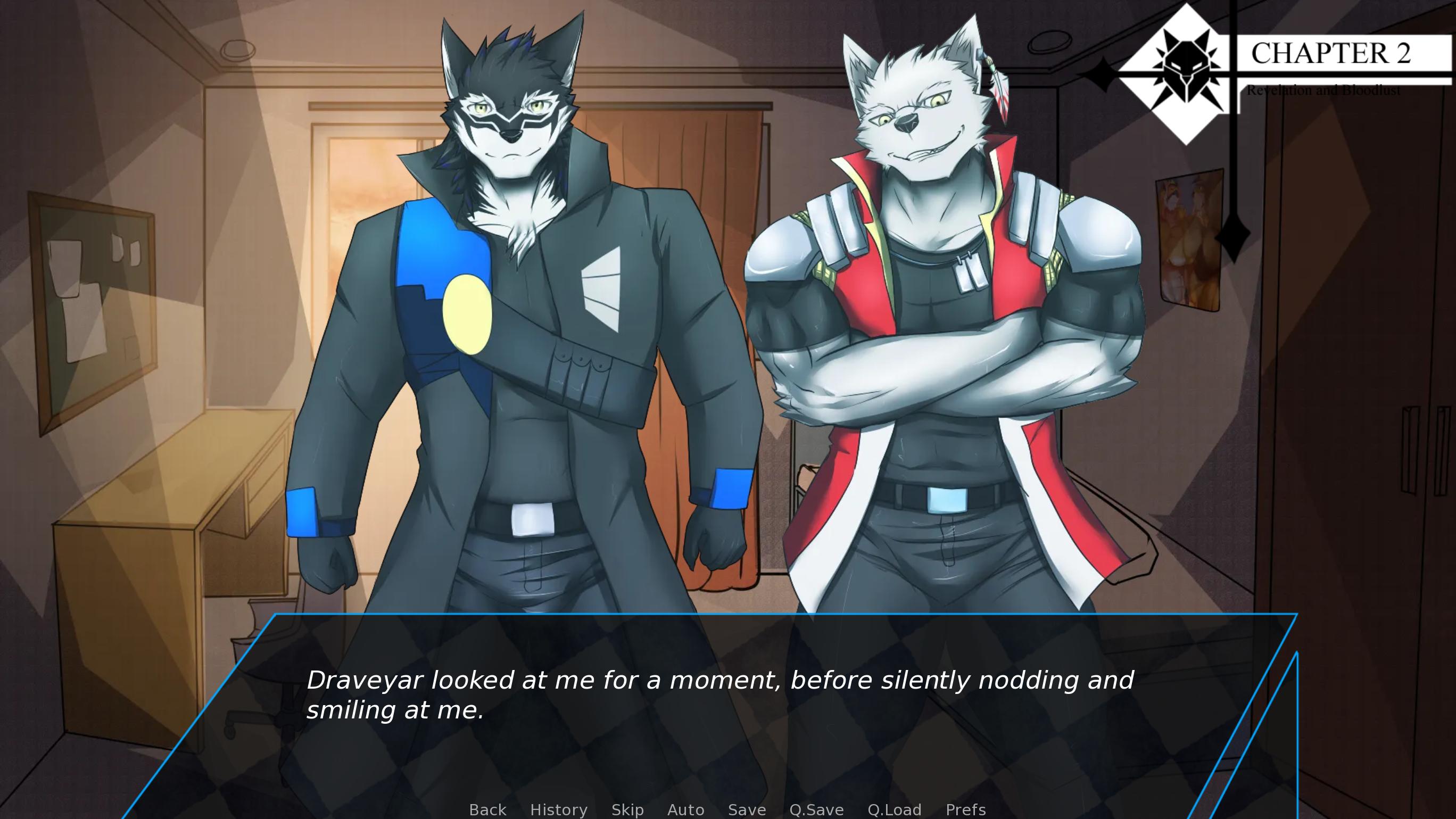The image size is (1456, 819).
Task: Toggle Skip mode for dialogue
Action: tap(627, 809)
